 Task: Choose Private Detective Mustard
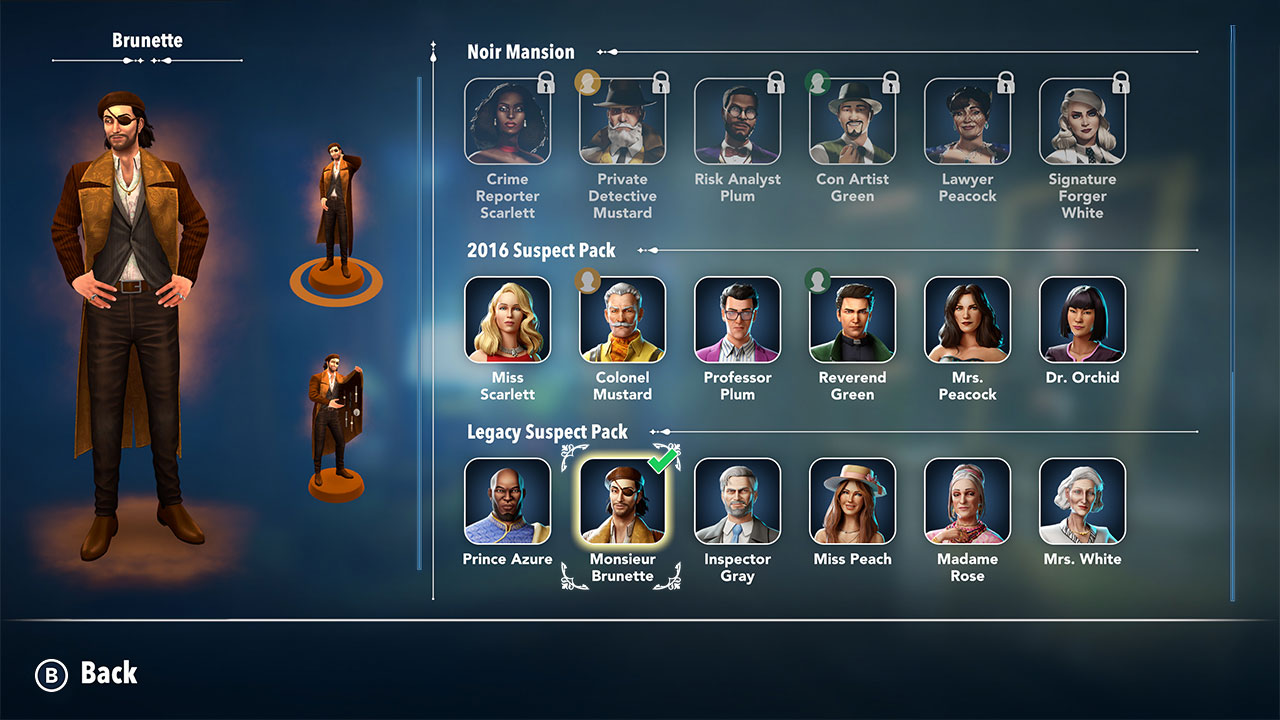(622, 122)
